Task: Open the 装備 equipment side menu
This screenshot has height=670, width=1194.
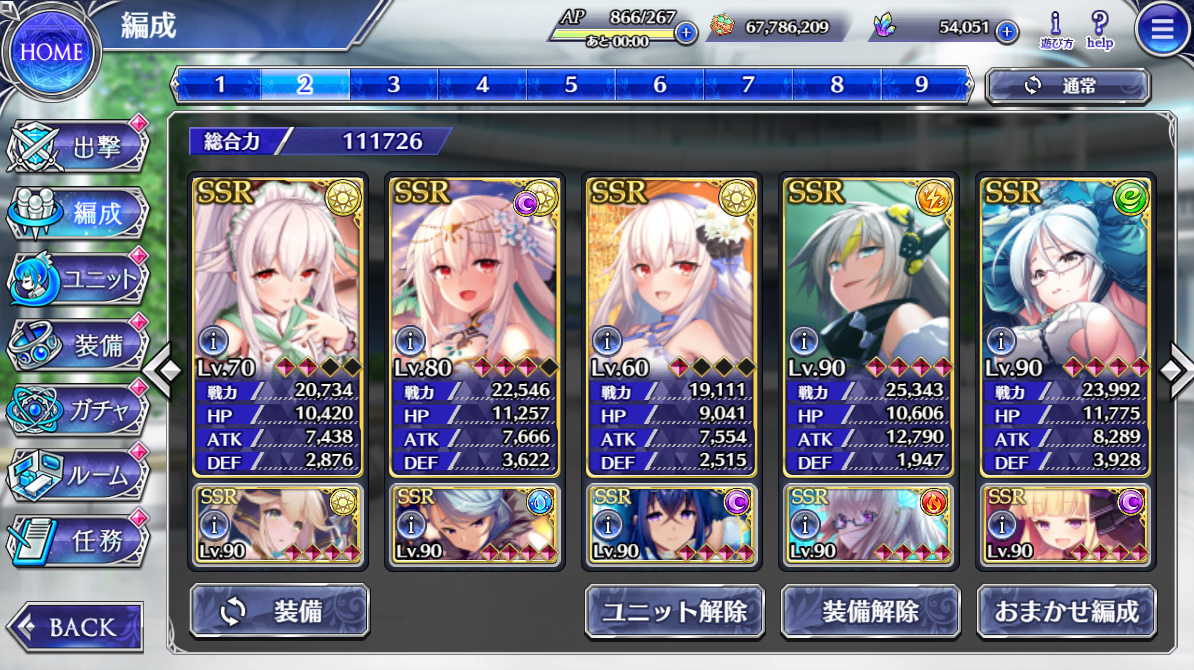Action: (80, 345)
